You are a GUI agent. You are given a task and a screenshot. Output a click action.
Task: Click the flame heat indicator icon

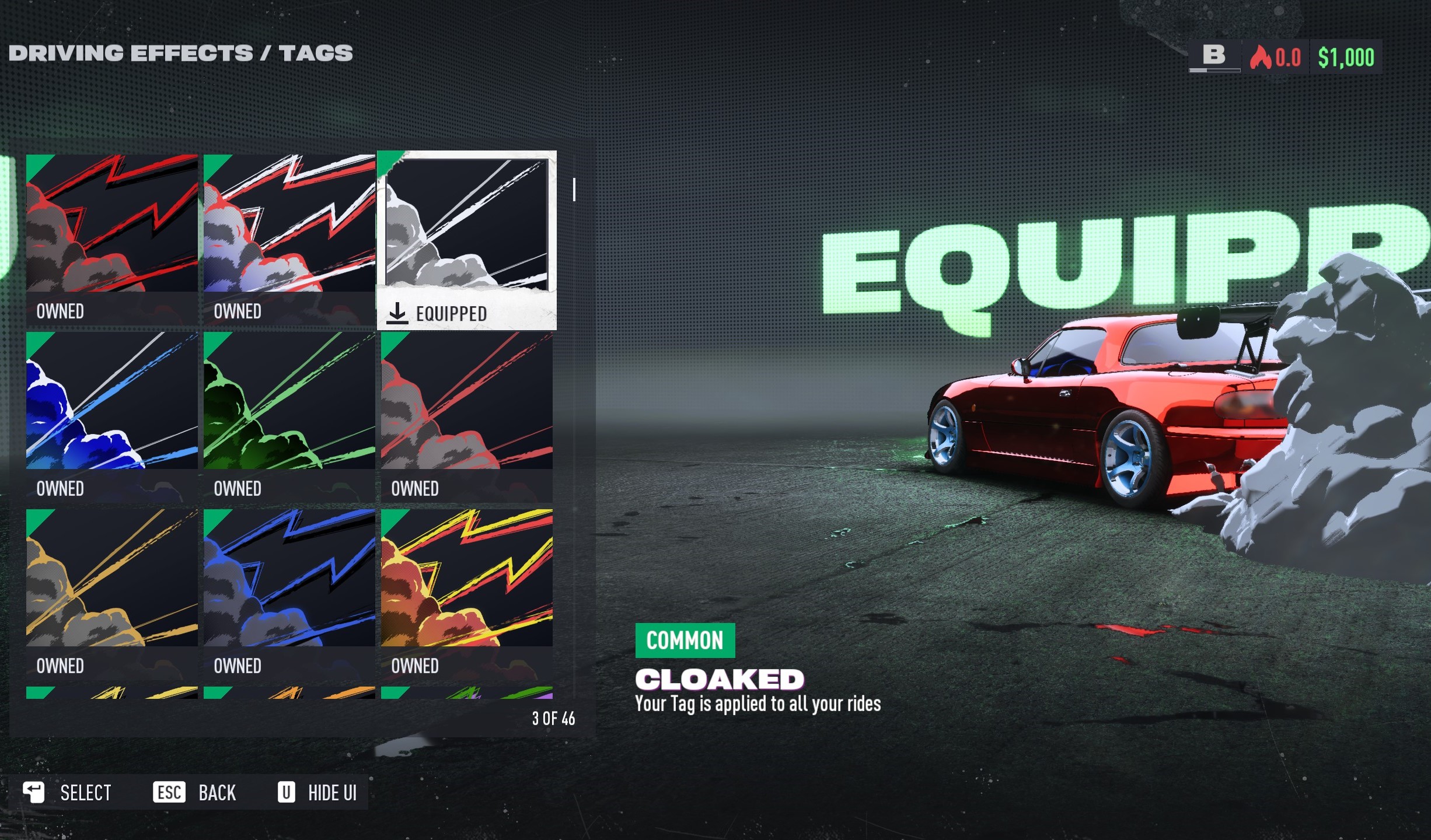(1260, 57)
